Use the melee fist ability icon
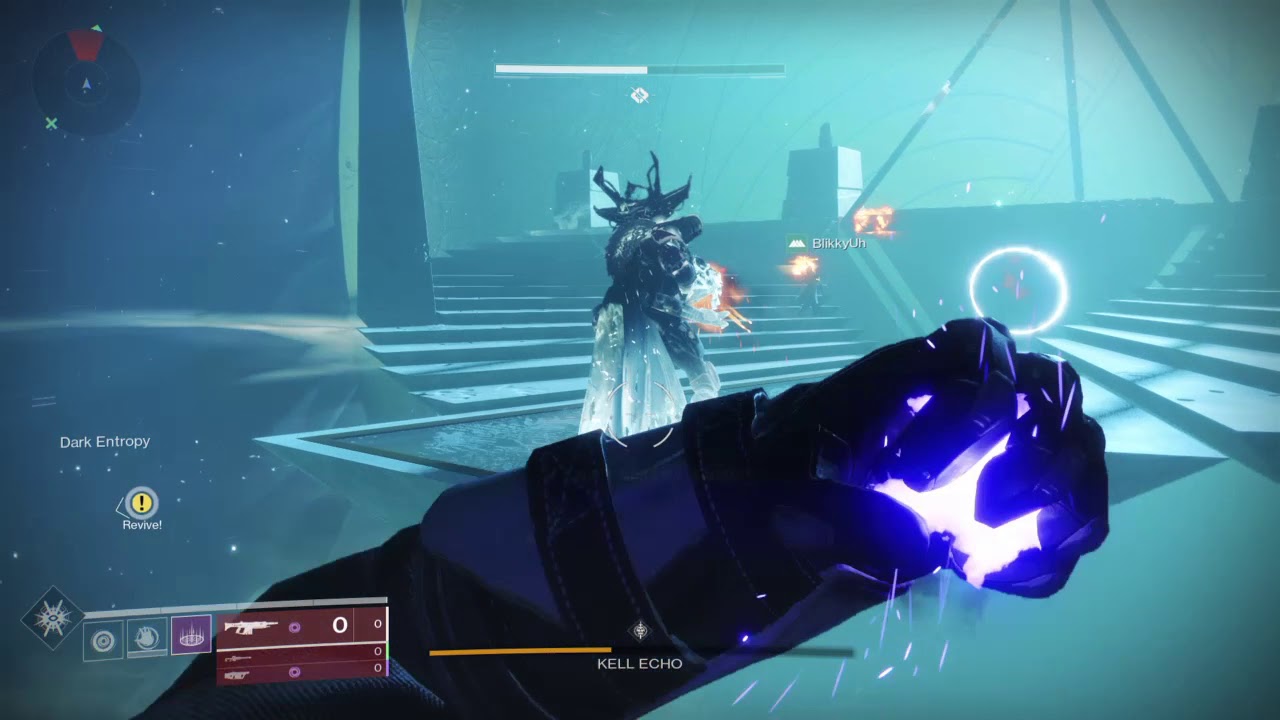Image resolution: width=1280 pixels, height=720 pixels. coord(147,637)
